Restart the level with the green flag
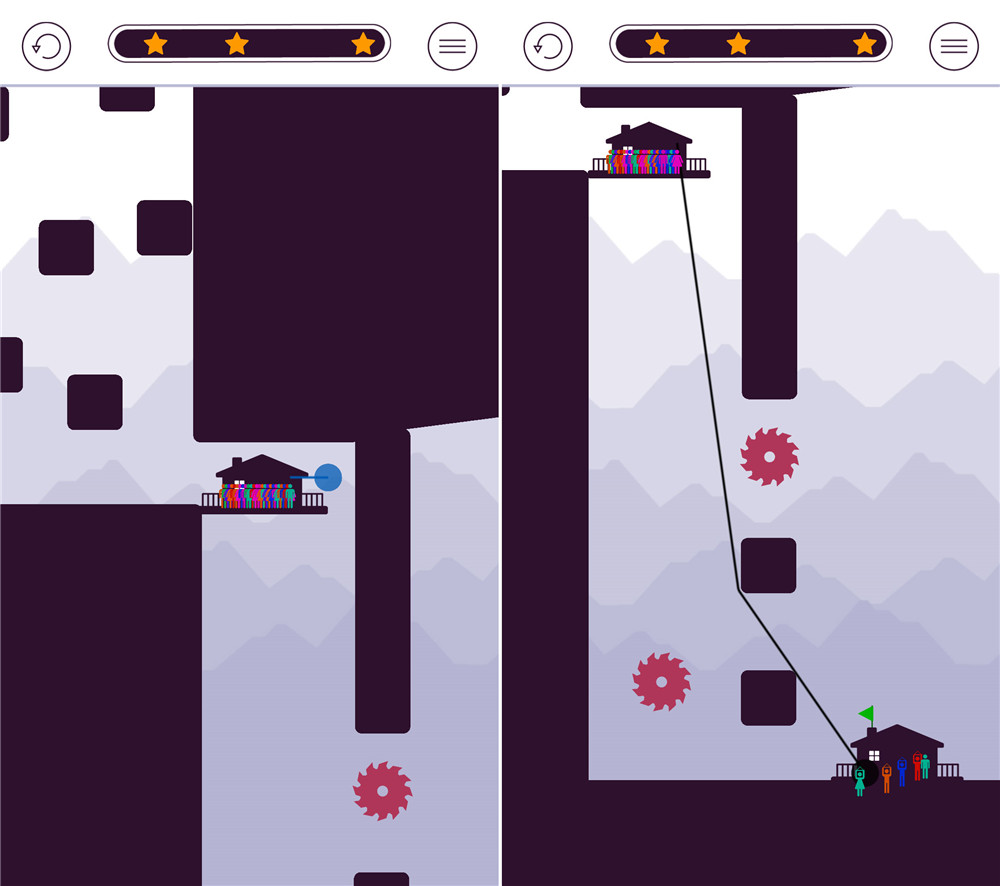This screenshot has width=1000, height=886. click(x=548, y=46)
